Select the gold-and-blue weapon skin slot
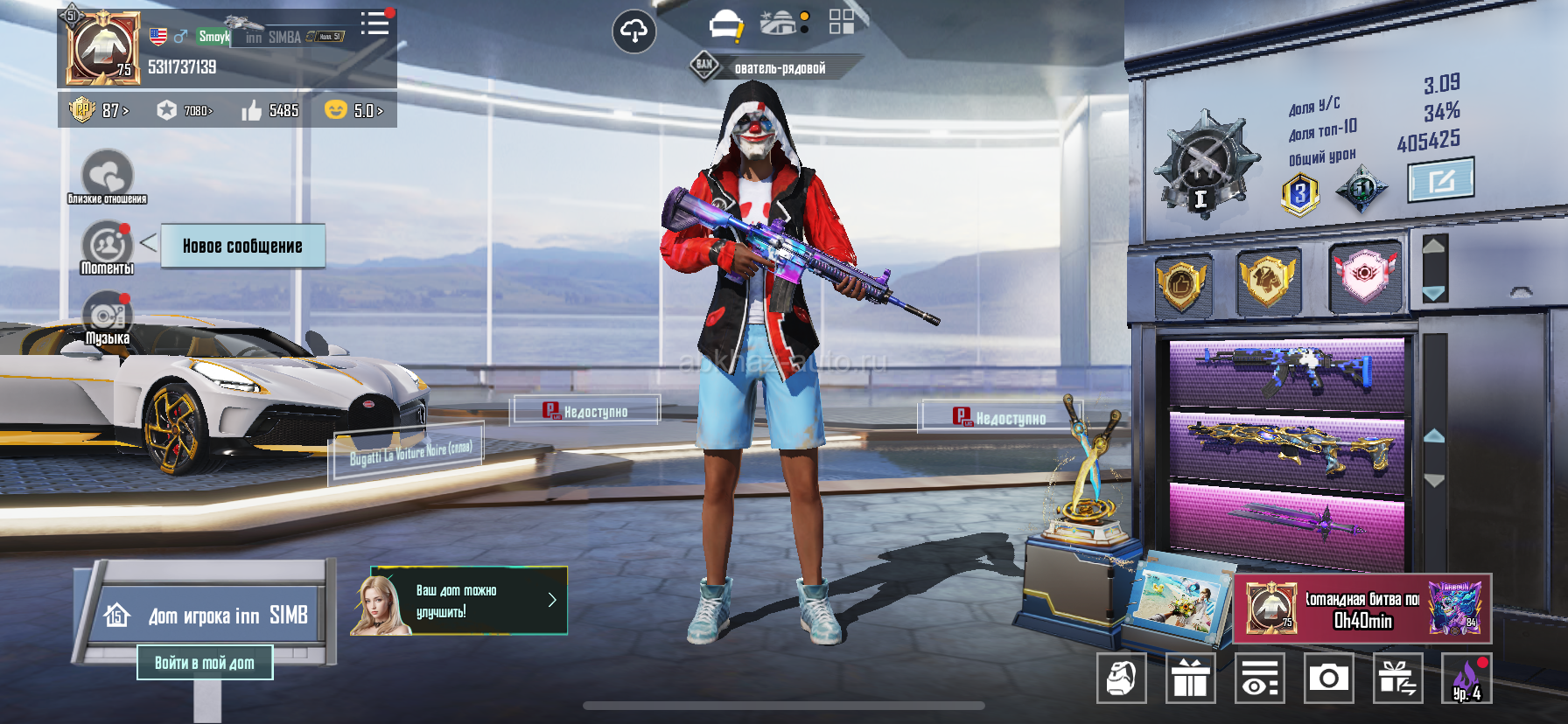The image size is (1568, 724). click(x=1286, y=445)
